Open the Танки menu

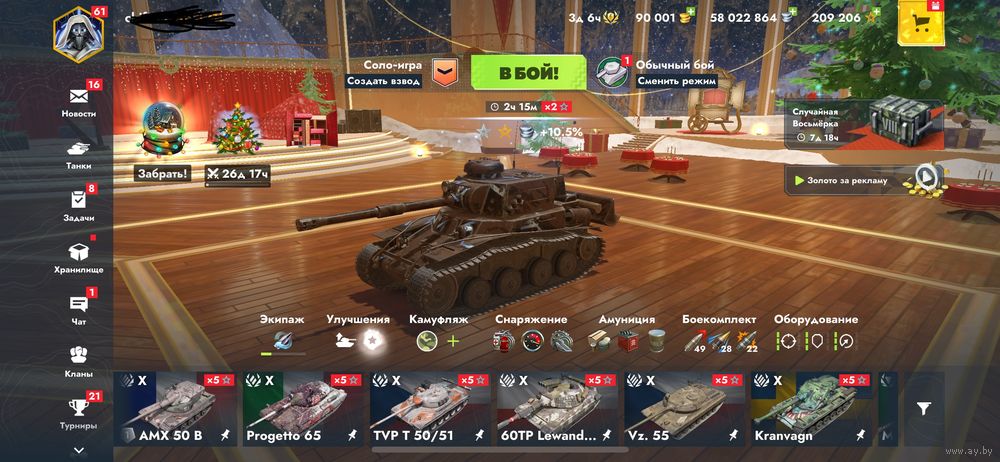[x=78, y=150]
